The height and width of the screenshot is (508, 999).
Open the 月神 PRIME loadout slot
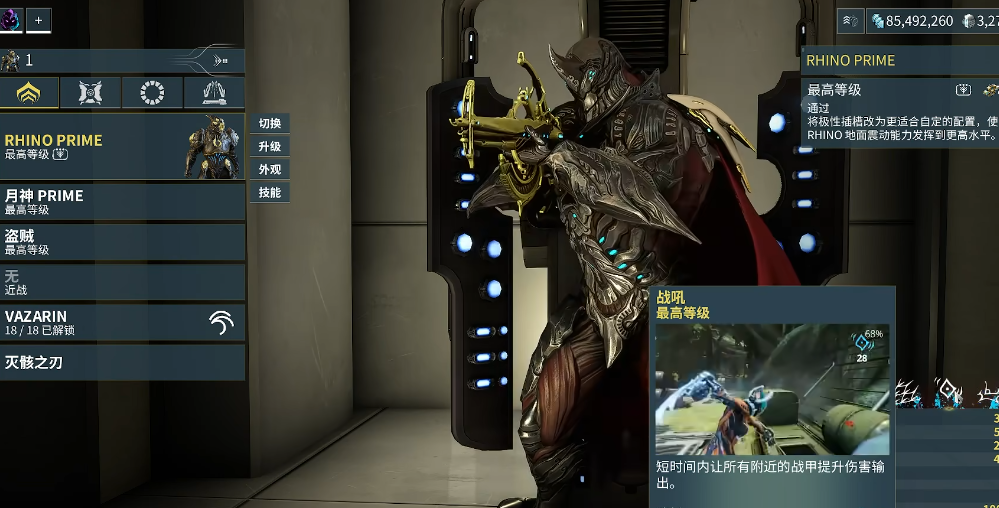tap(122, 202)
